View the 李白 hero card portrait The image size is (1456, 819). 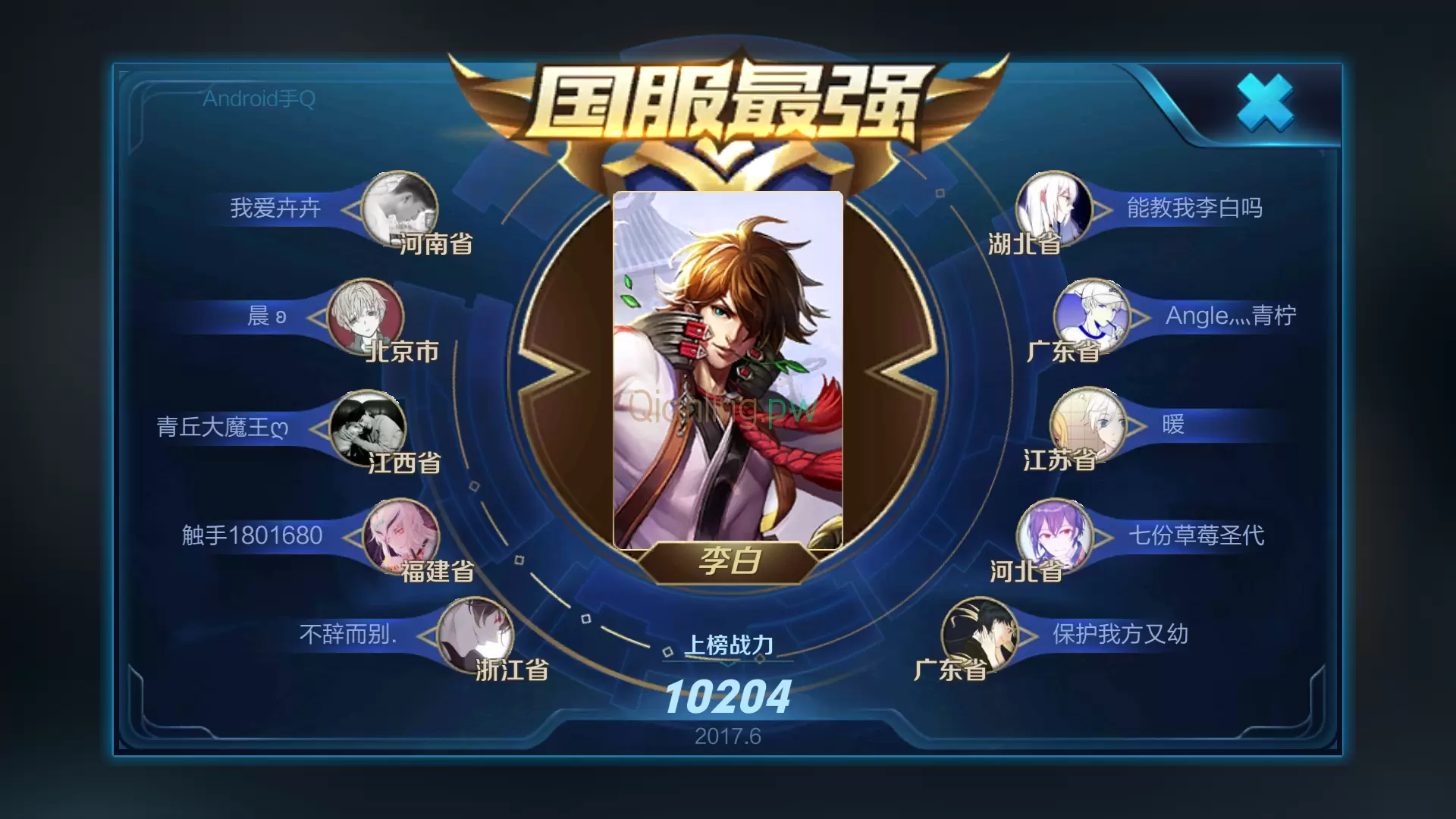click(x=726, y=364)
